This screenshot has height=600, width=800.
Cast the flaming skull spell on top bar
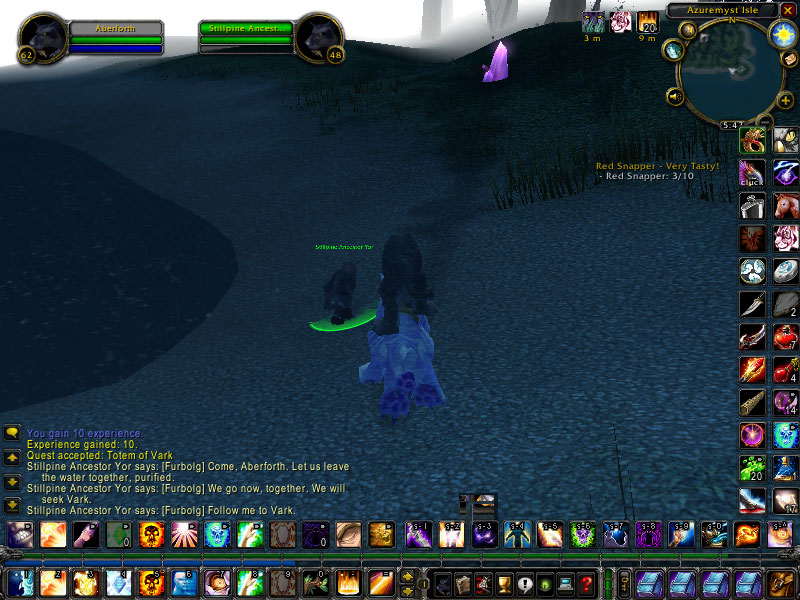[152, 535]
